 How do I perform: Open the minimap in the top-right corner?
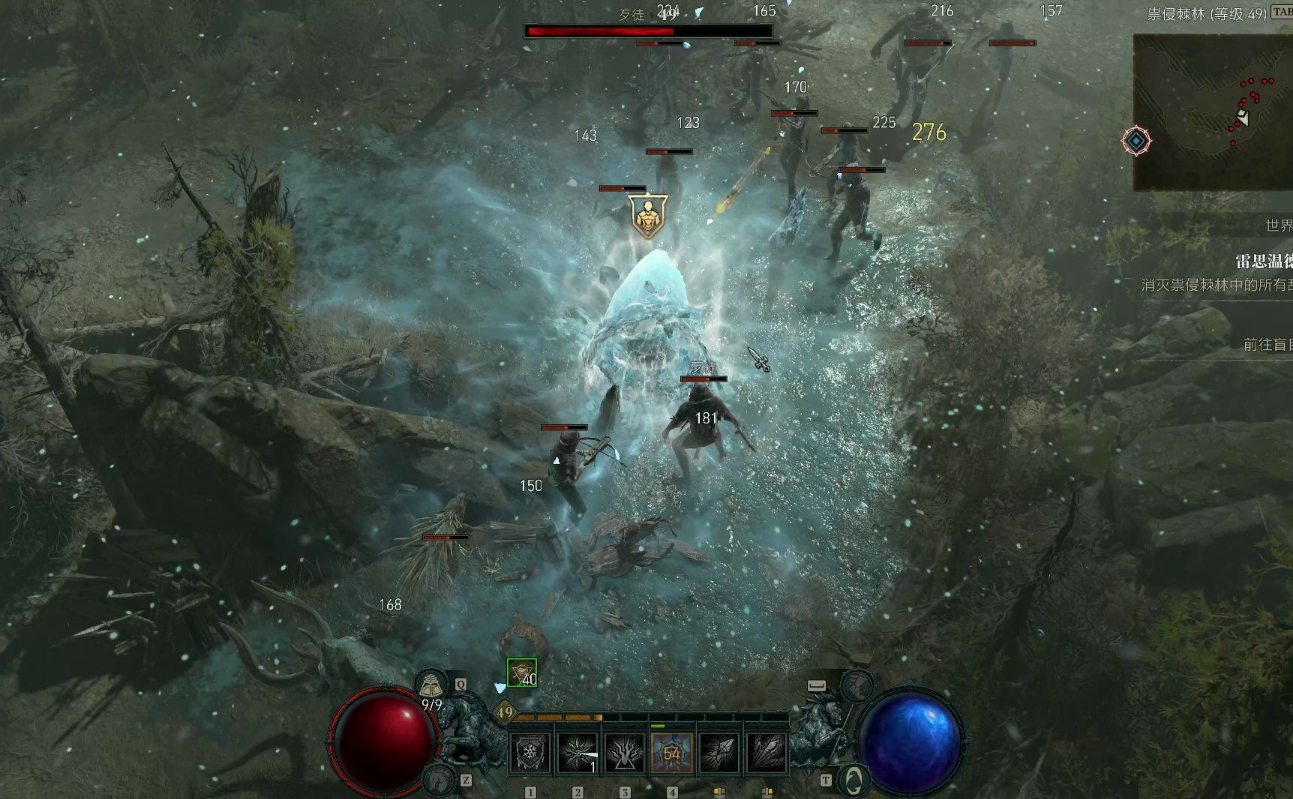(1212, 112)
